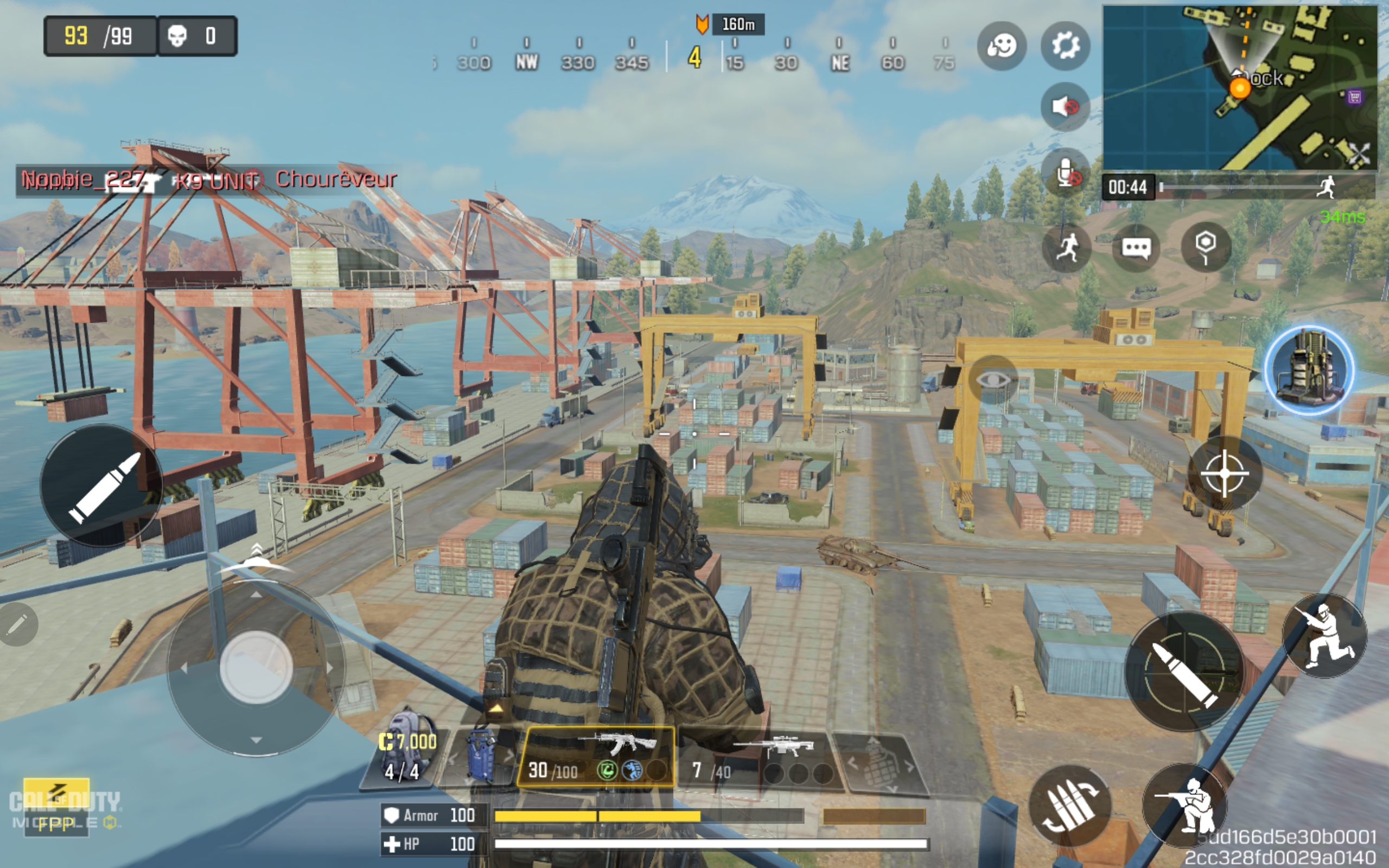Reload weapon with the bullets button
The width and height of the screenshot is (1389, 868).
pos(1070,806)
